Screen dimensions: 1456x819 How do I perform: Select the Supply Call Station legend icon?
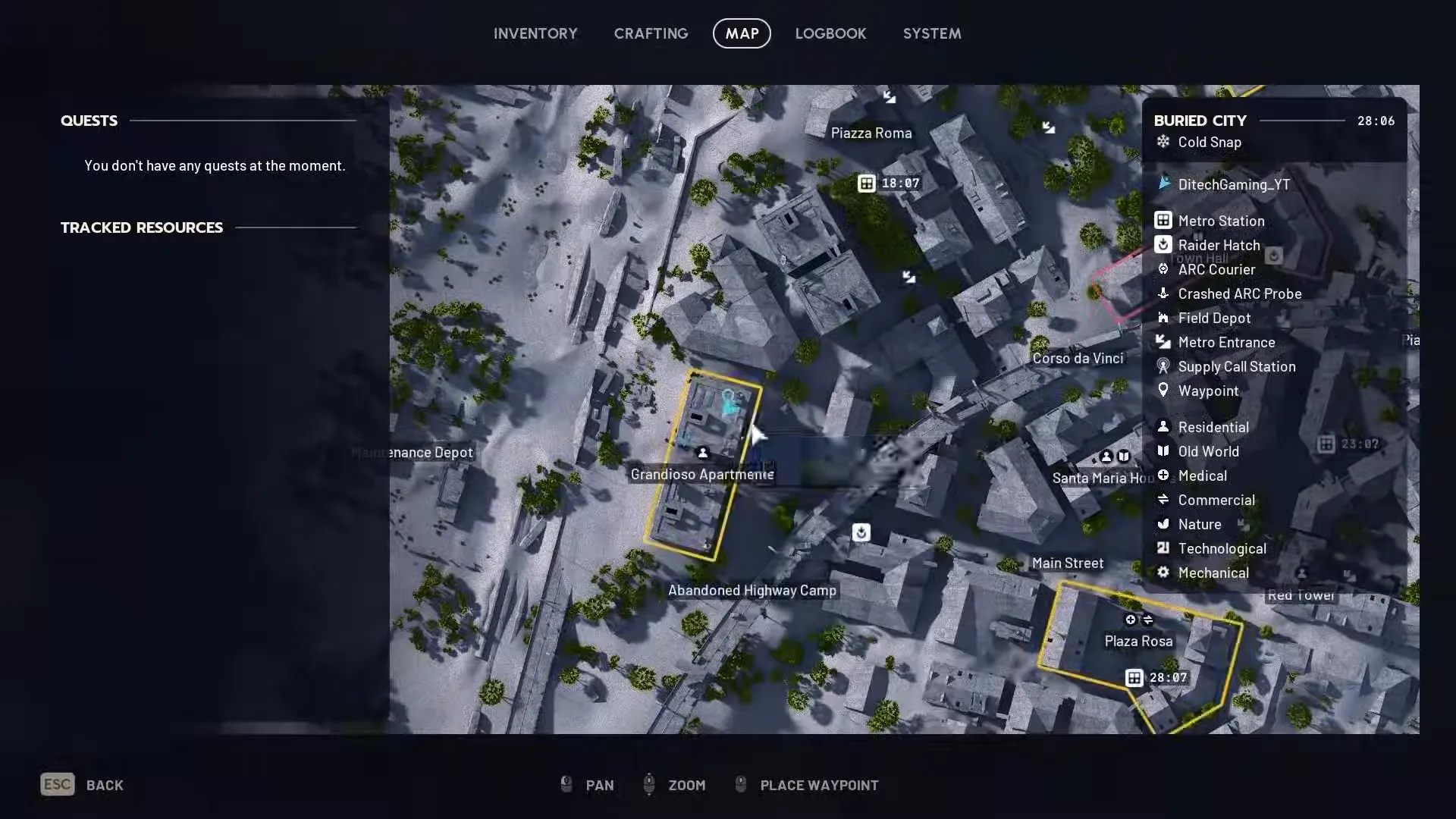(x=1164, y=366)
